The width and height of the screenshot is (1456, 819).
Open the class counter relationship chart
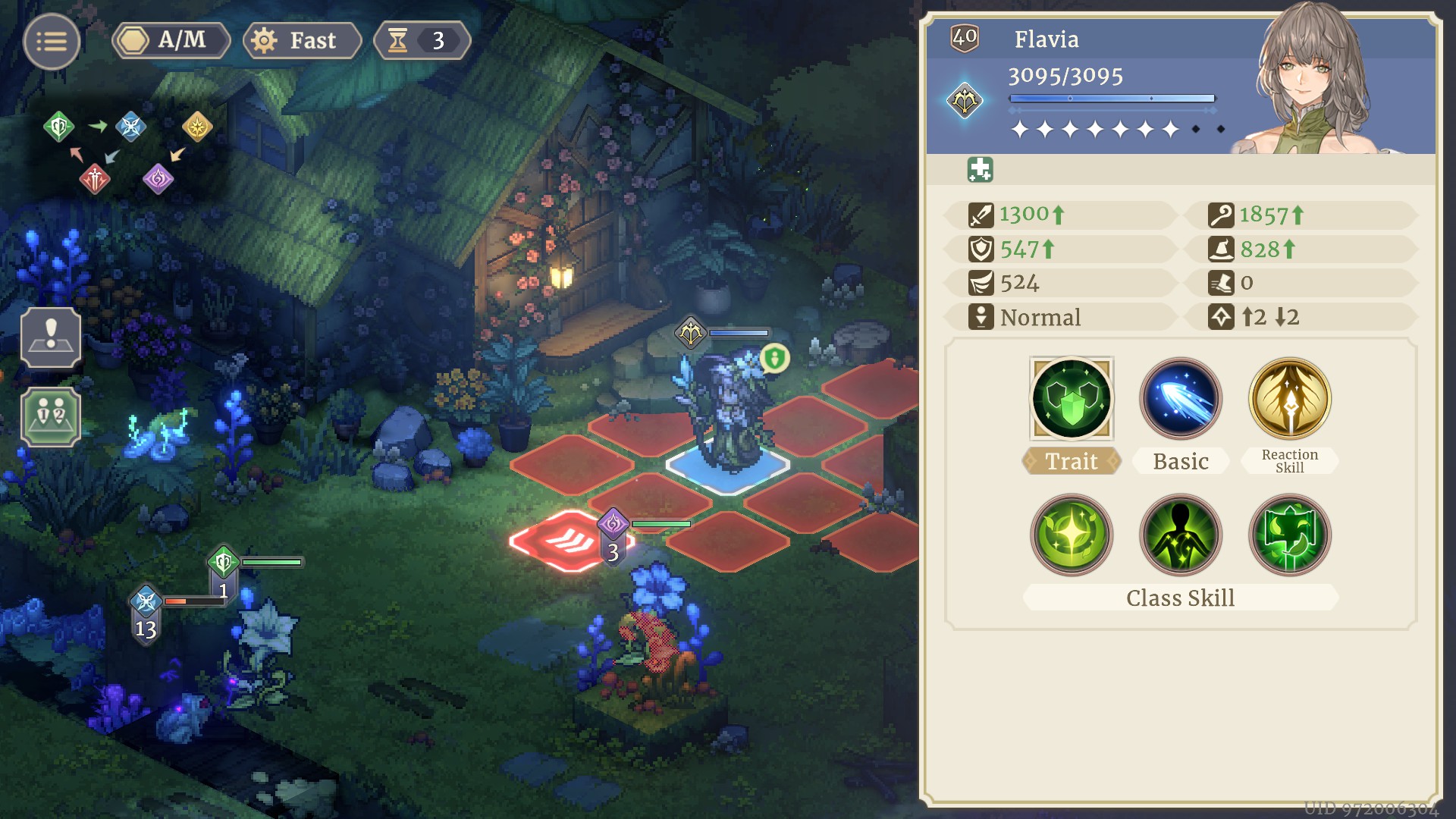coord(127,152)
